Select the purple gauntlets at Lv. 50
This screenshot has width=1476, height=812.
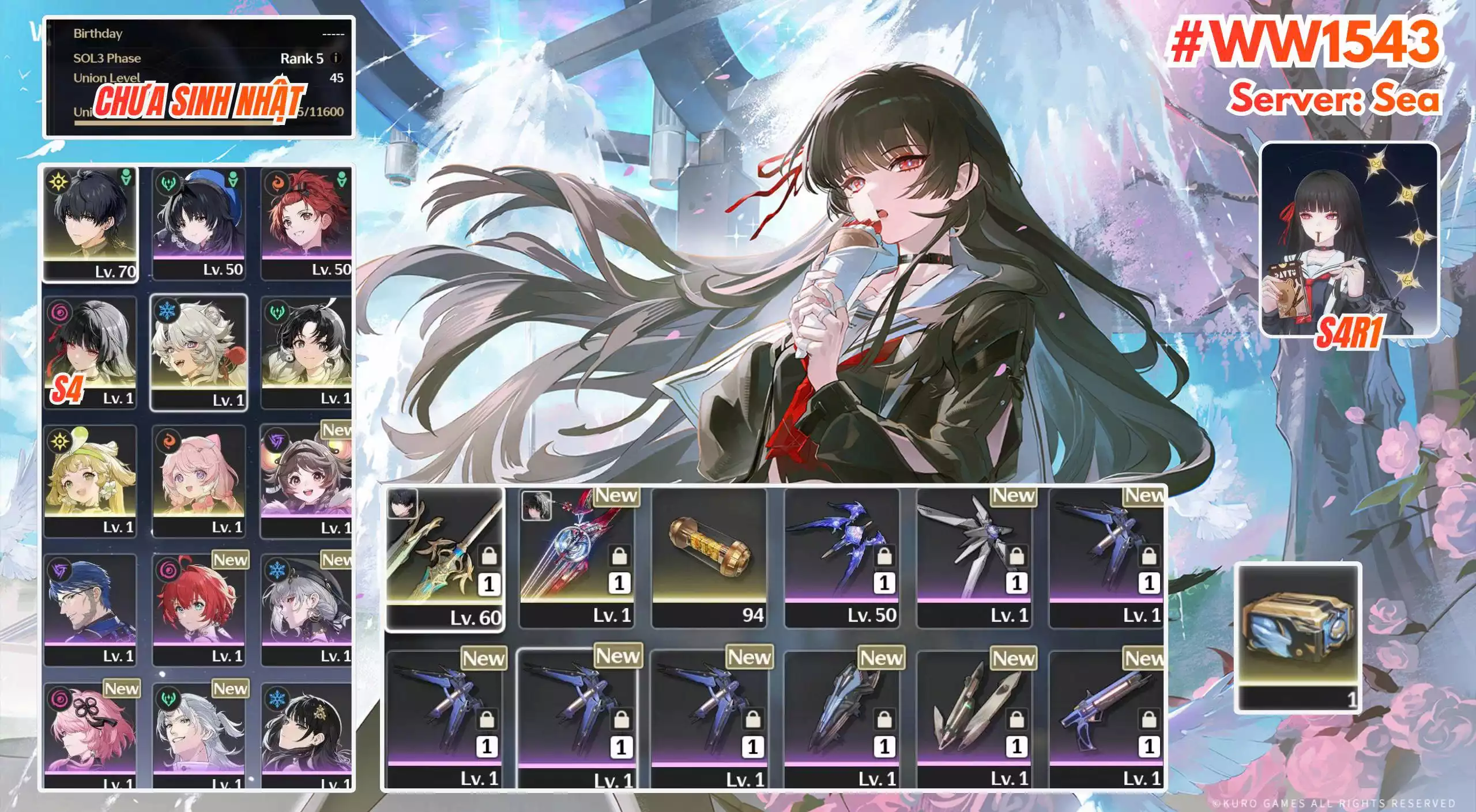[x=842, y=557]
